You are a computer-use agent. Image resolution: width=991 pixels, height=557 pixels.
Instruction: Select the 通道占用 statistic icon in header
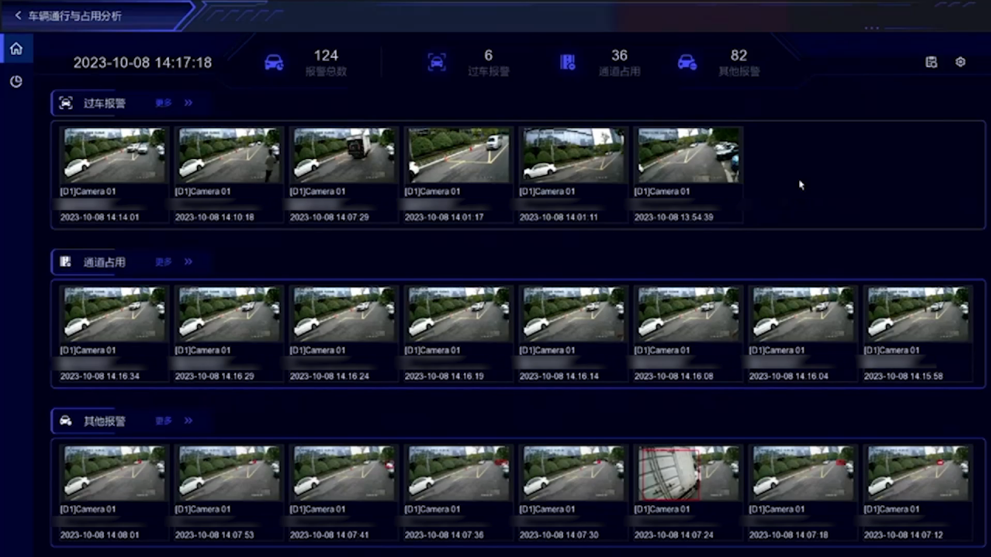pos(567,63)
